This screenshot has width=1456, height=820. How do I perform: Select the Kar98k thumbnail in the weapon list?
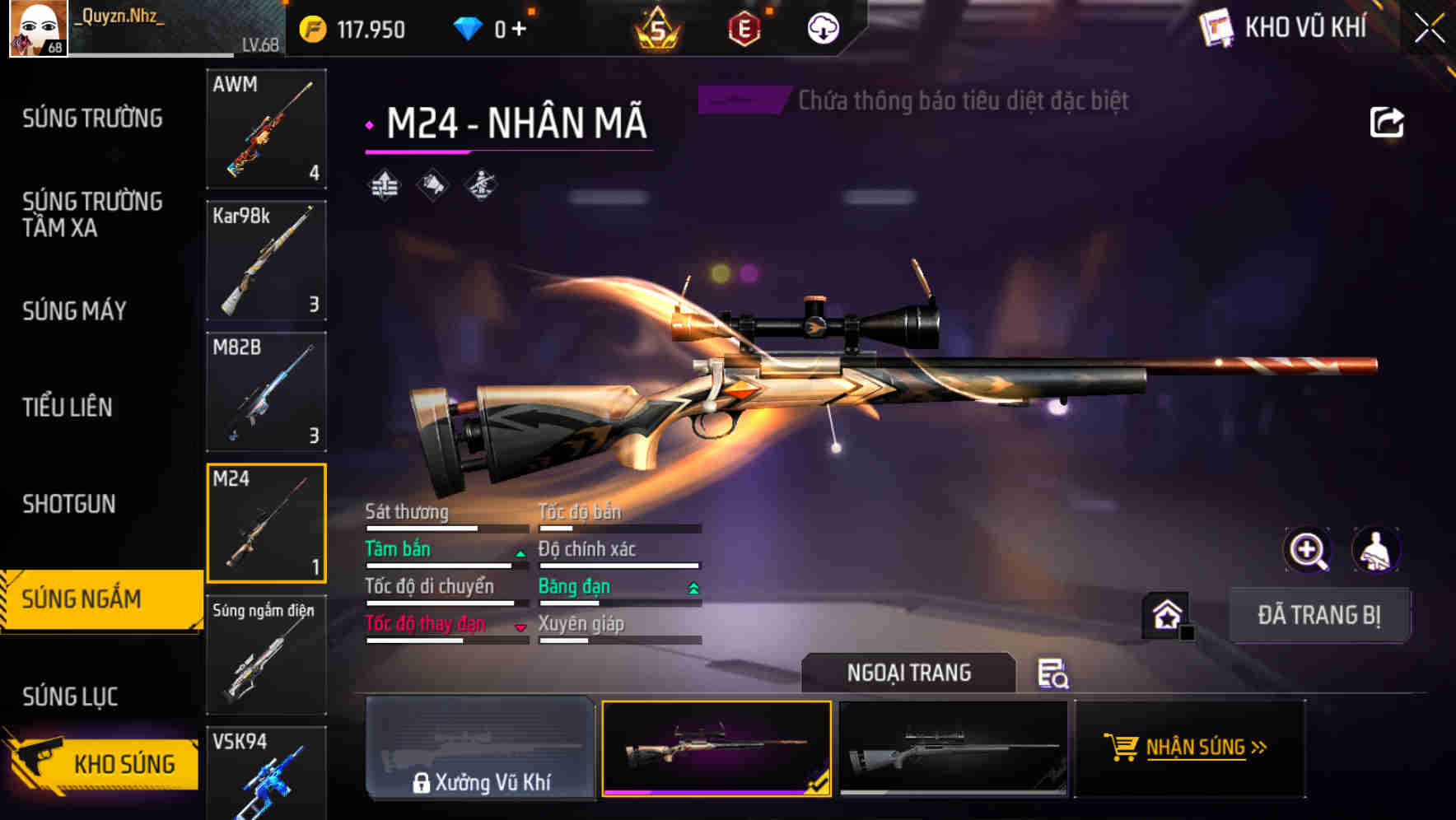pos(266,260)
